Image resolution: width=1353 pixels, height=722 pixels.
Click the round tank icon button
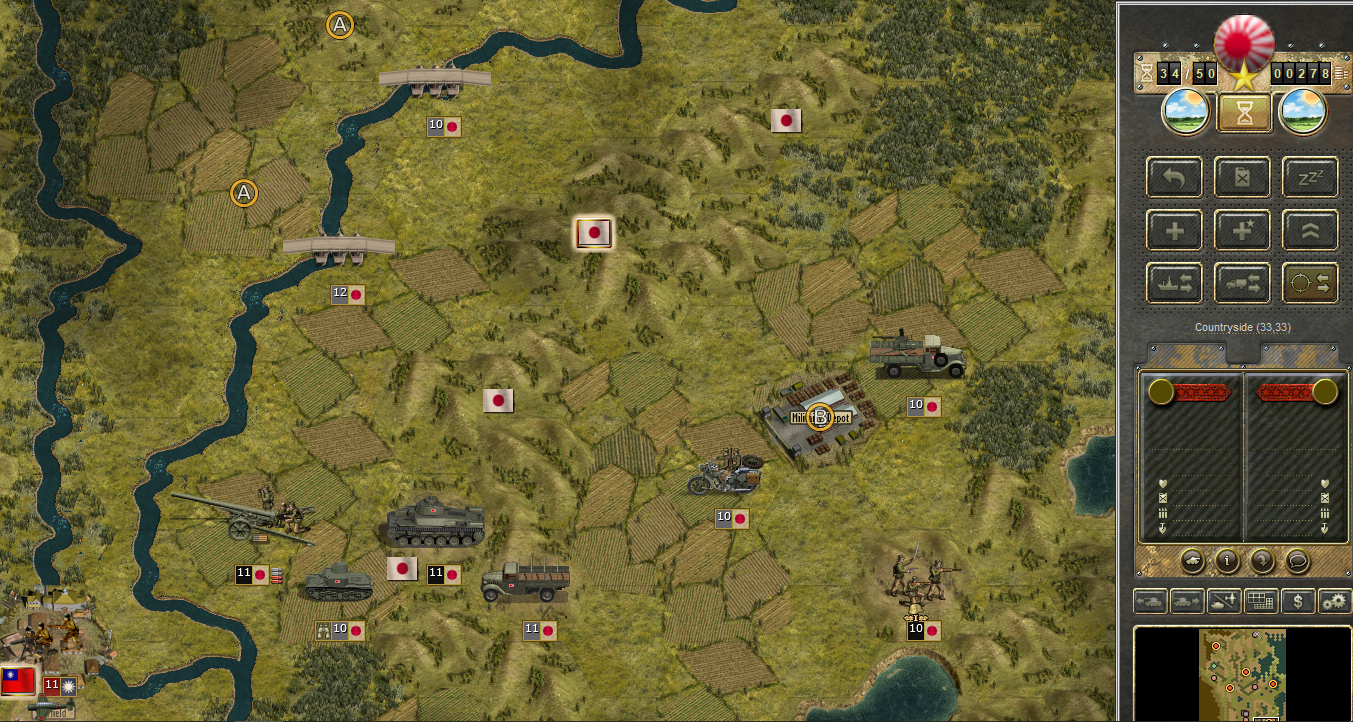click(x=1193, y=560)
